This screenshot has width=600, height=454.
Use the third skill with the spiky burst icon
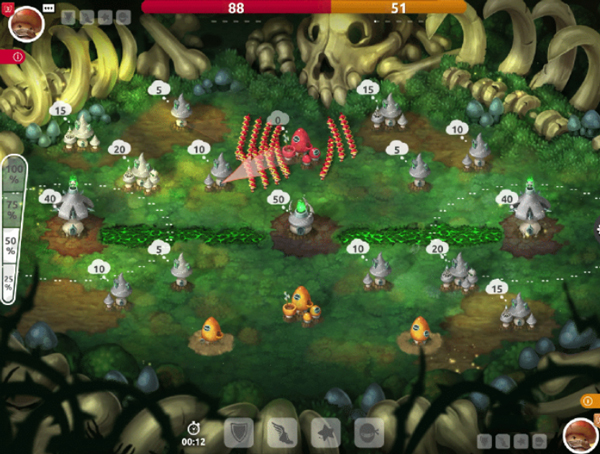click(x=326, y=432)
